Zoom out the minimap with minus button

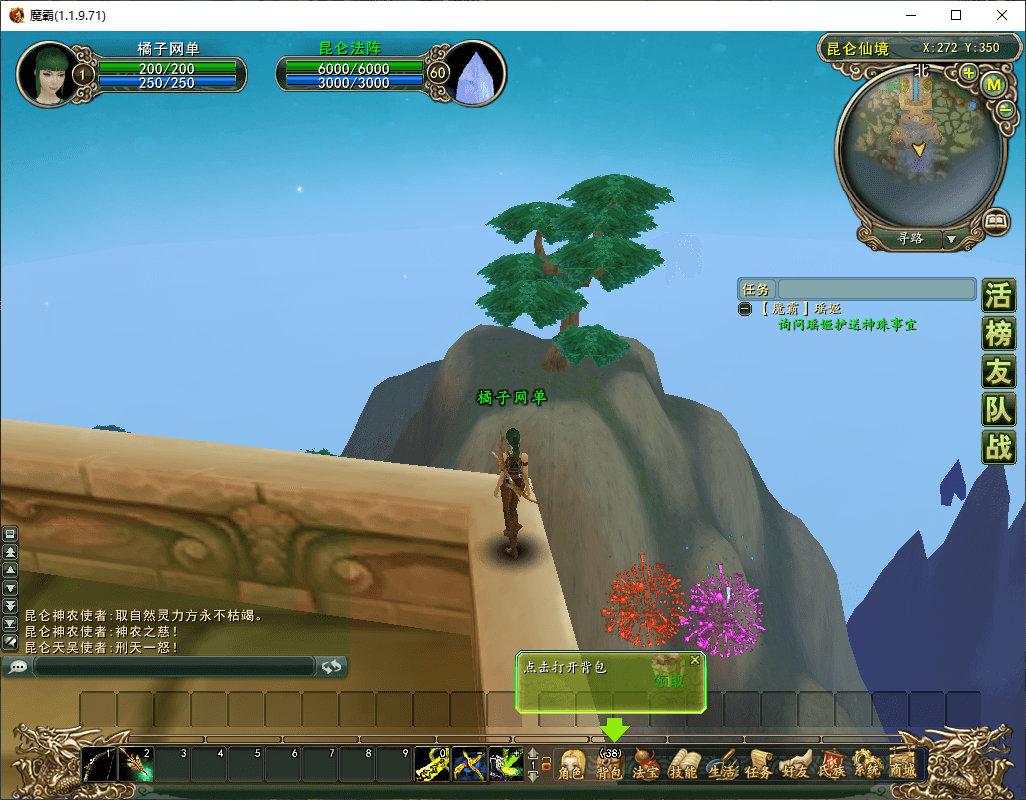pos(1005,110)
